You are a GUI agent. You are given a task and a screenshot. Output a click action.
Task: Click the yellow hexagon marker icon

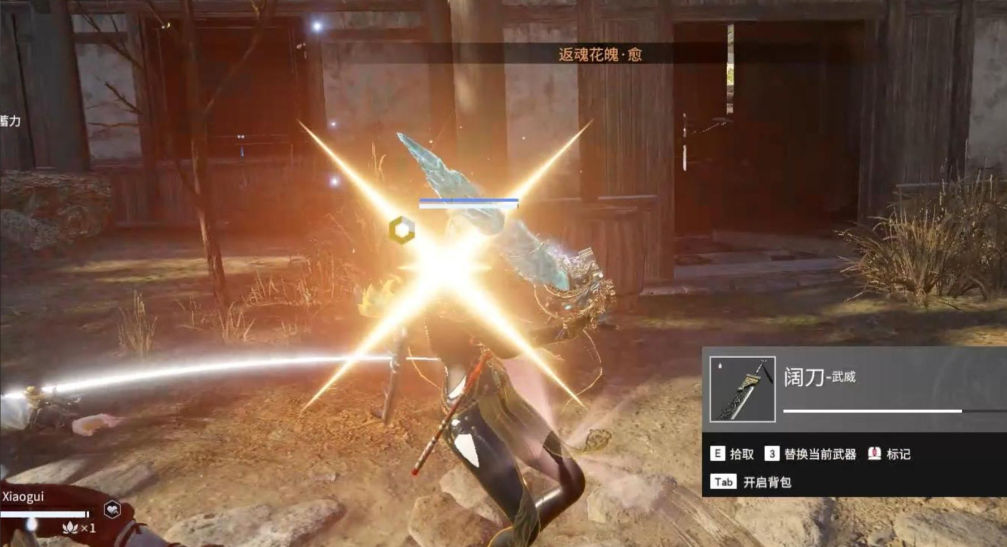pyautogui.click(x=401, y=229)
